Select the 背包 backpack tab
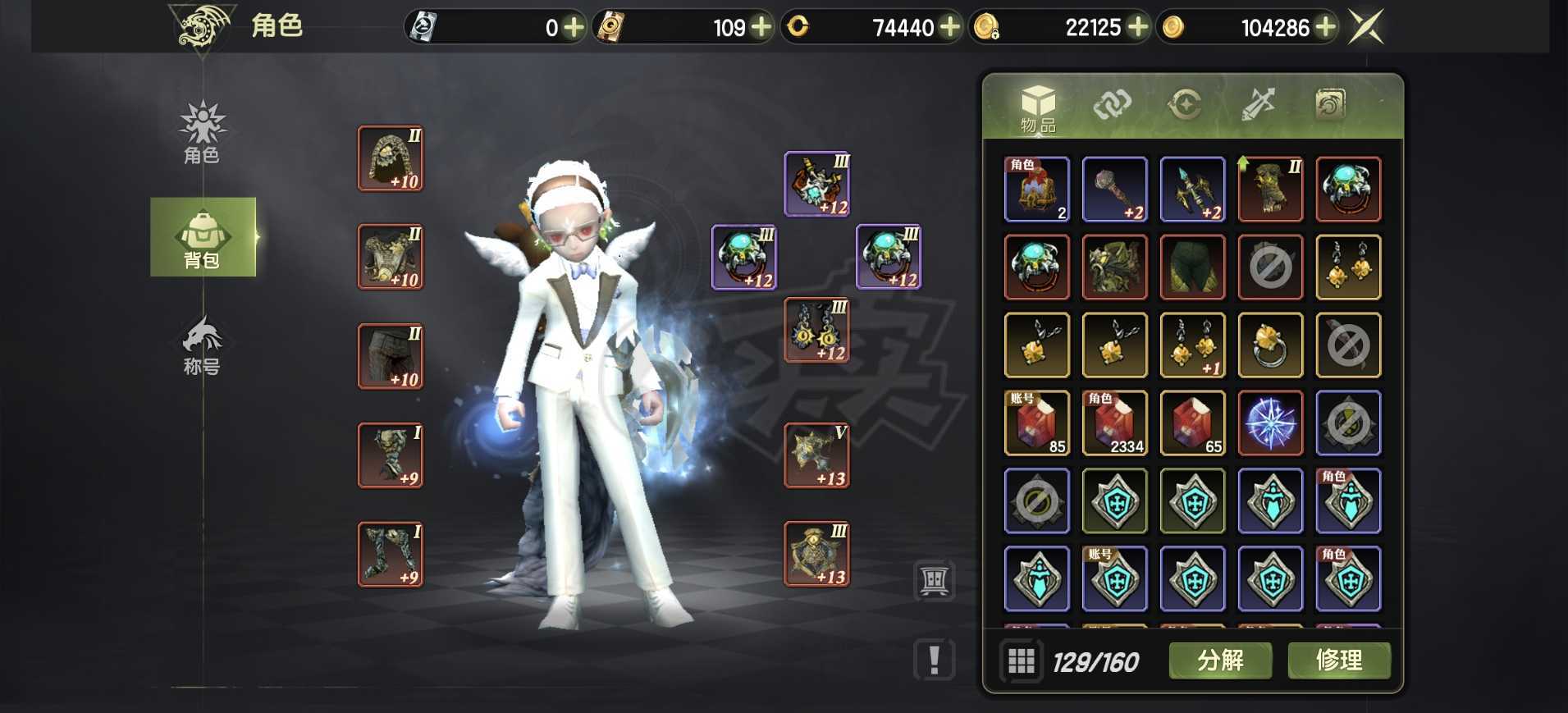Image resolution: width=1568 pixels, height=713 pixels. [x=203, y=238]
